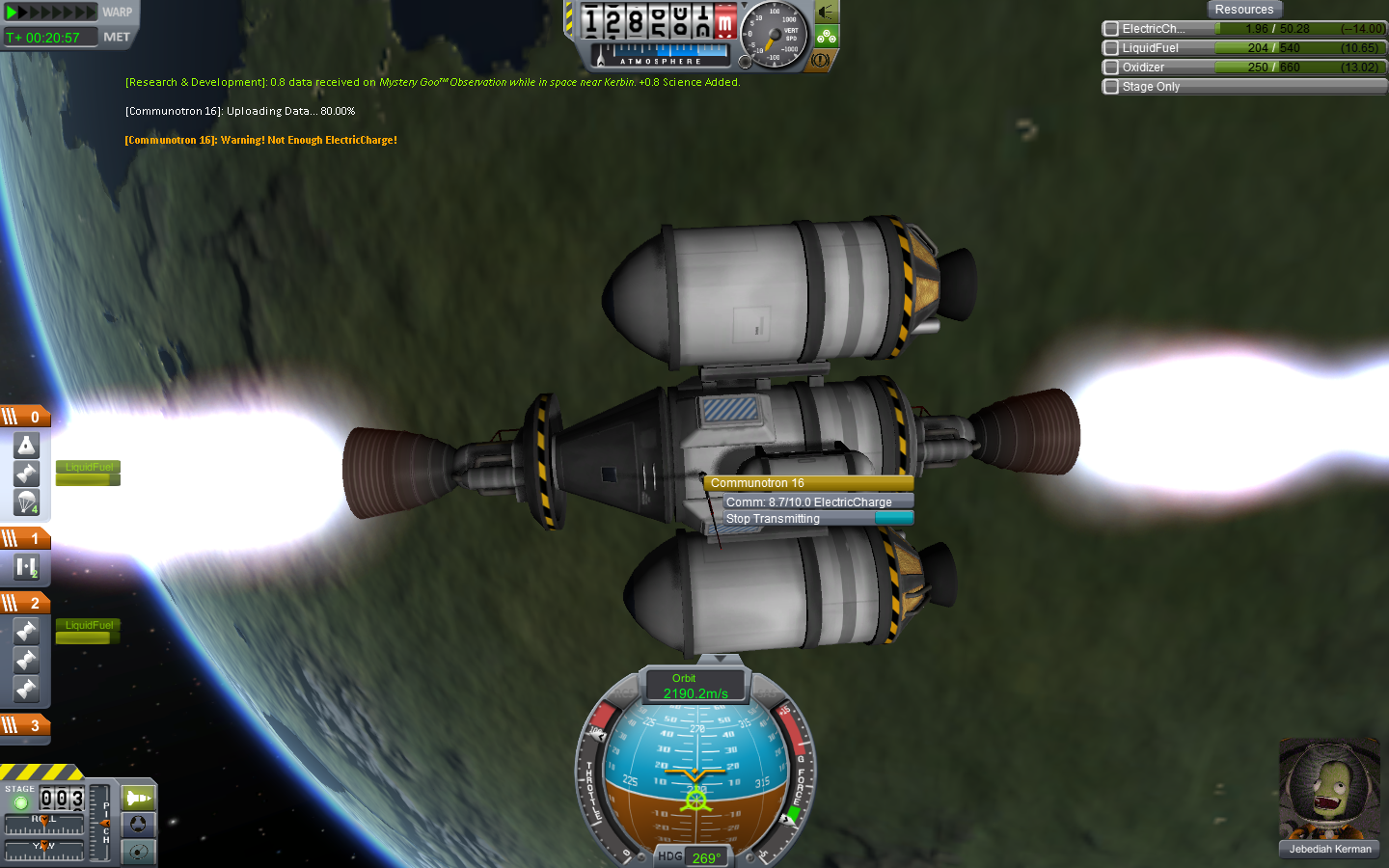Open the orbital map view button
The width and height of the screenshot is (1389, 868).
(x=139, y=852)
